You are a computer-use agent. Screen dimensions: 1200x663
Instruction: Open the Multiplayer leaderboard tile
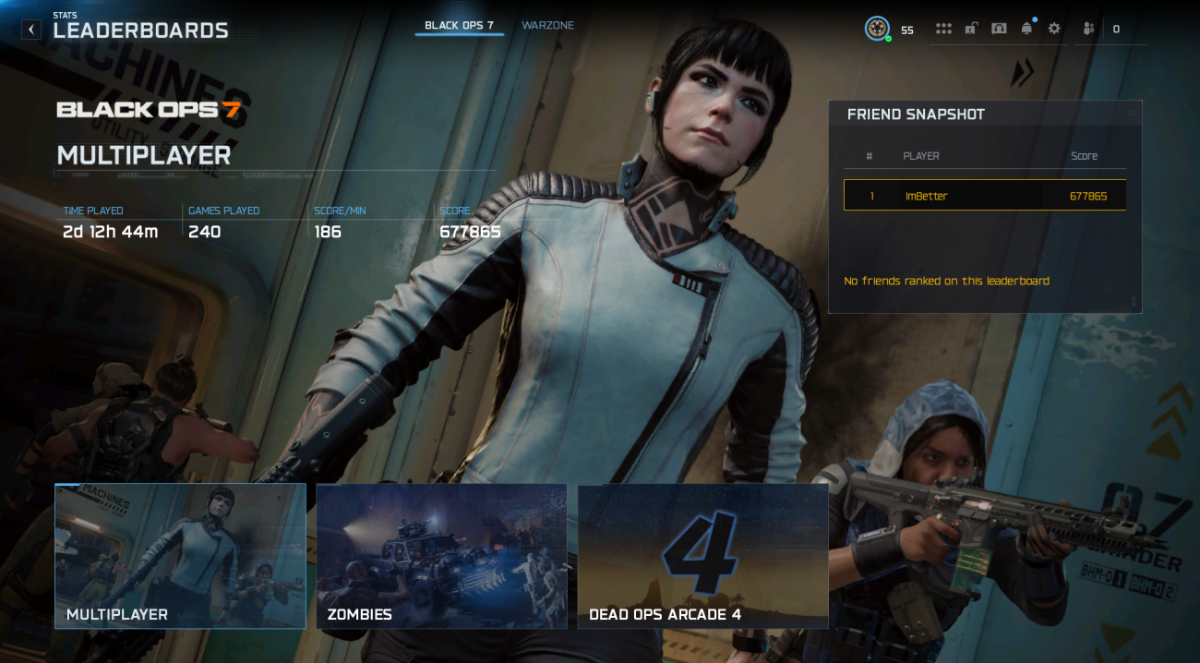coord(180,556)
